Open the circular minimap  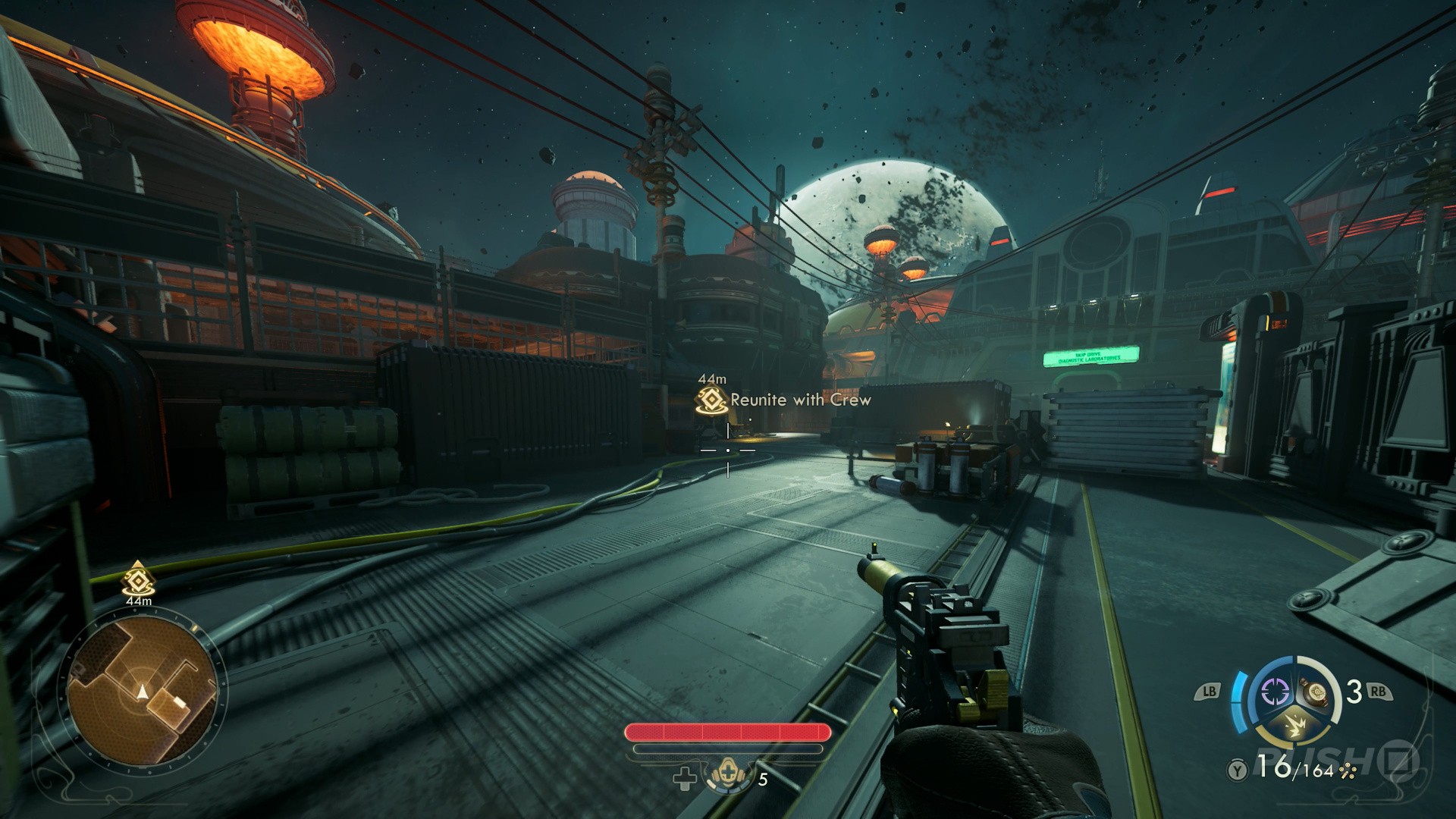coord(143,691)
